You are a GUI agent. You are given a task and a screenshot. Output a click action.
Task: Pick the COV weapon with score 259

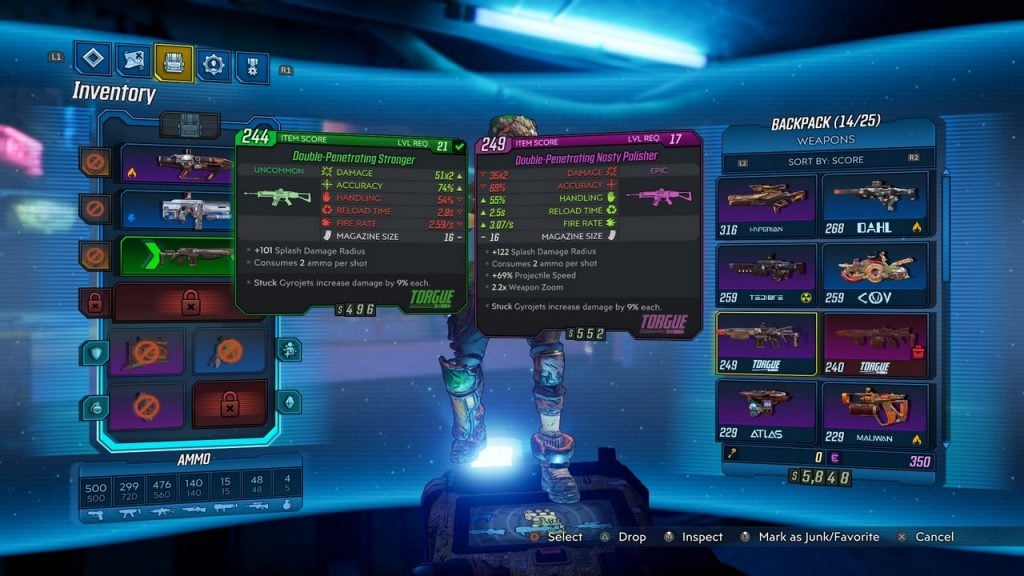click(x=876, y=274)
